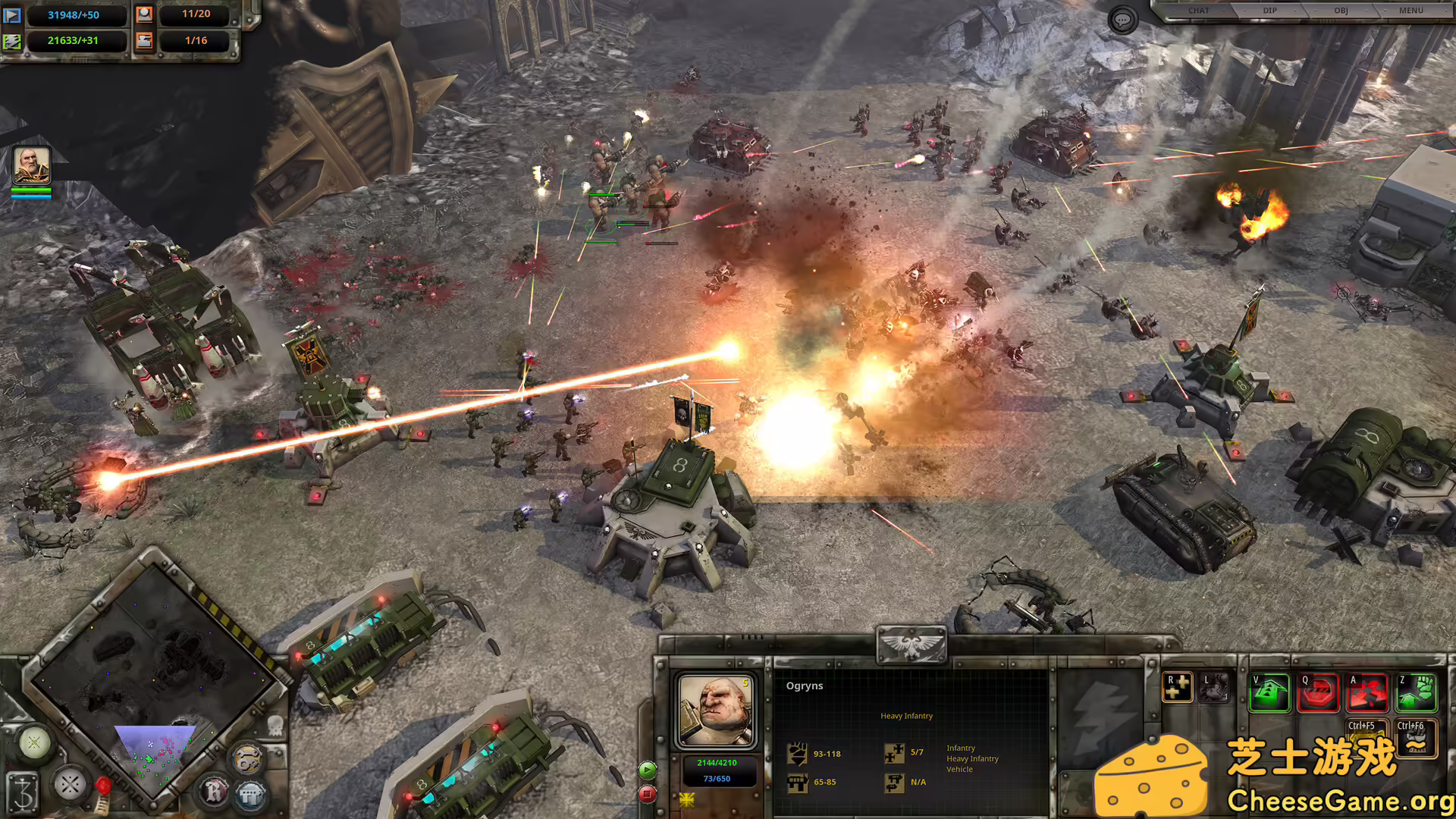Recall the Ctrl+F6 infantry hotkey group
The height and width of the screenshot is (819, 1456).
pyautogui.click(x=1415, y=737)
